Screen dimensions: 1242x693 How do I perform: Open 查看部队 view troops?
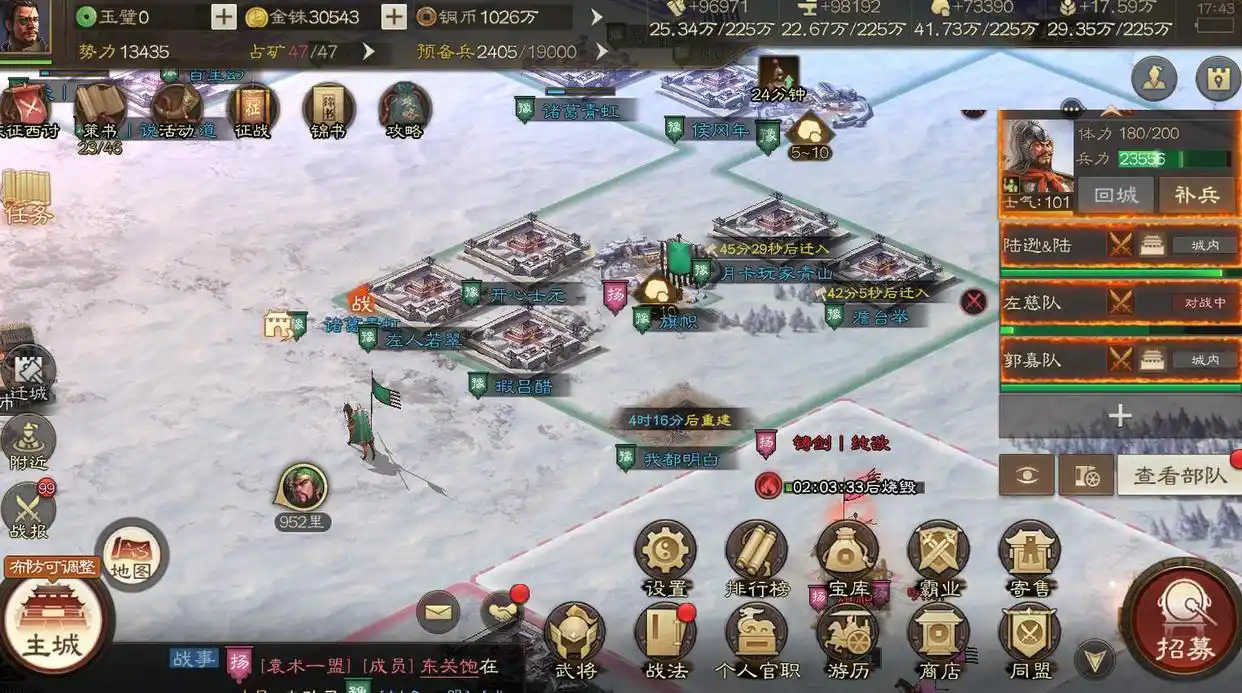coord(1179,475)
